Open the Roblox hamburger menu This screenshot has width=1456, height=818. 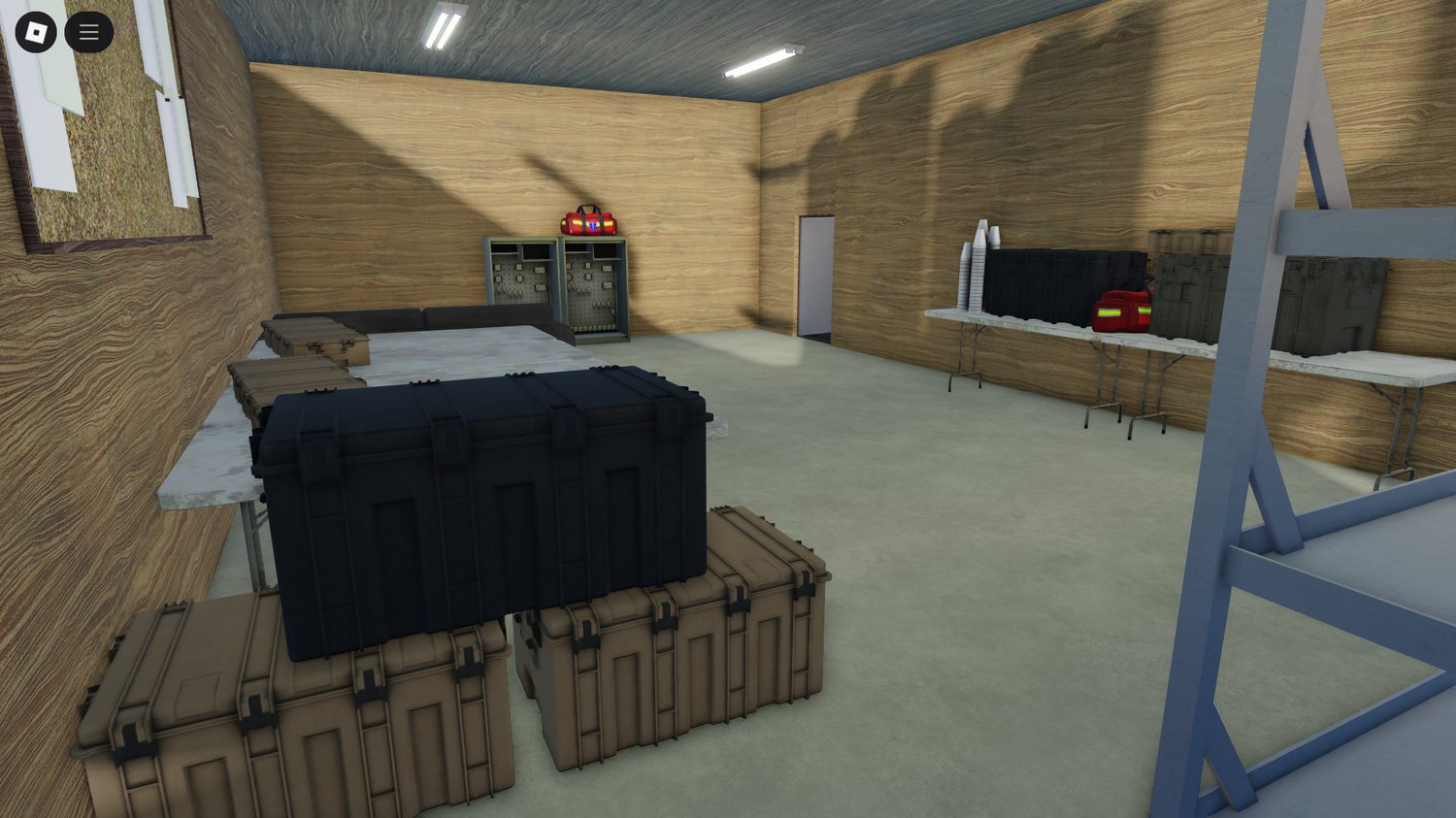88,31
